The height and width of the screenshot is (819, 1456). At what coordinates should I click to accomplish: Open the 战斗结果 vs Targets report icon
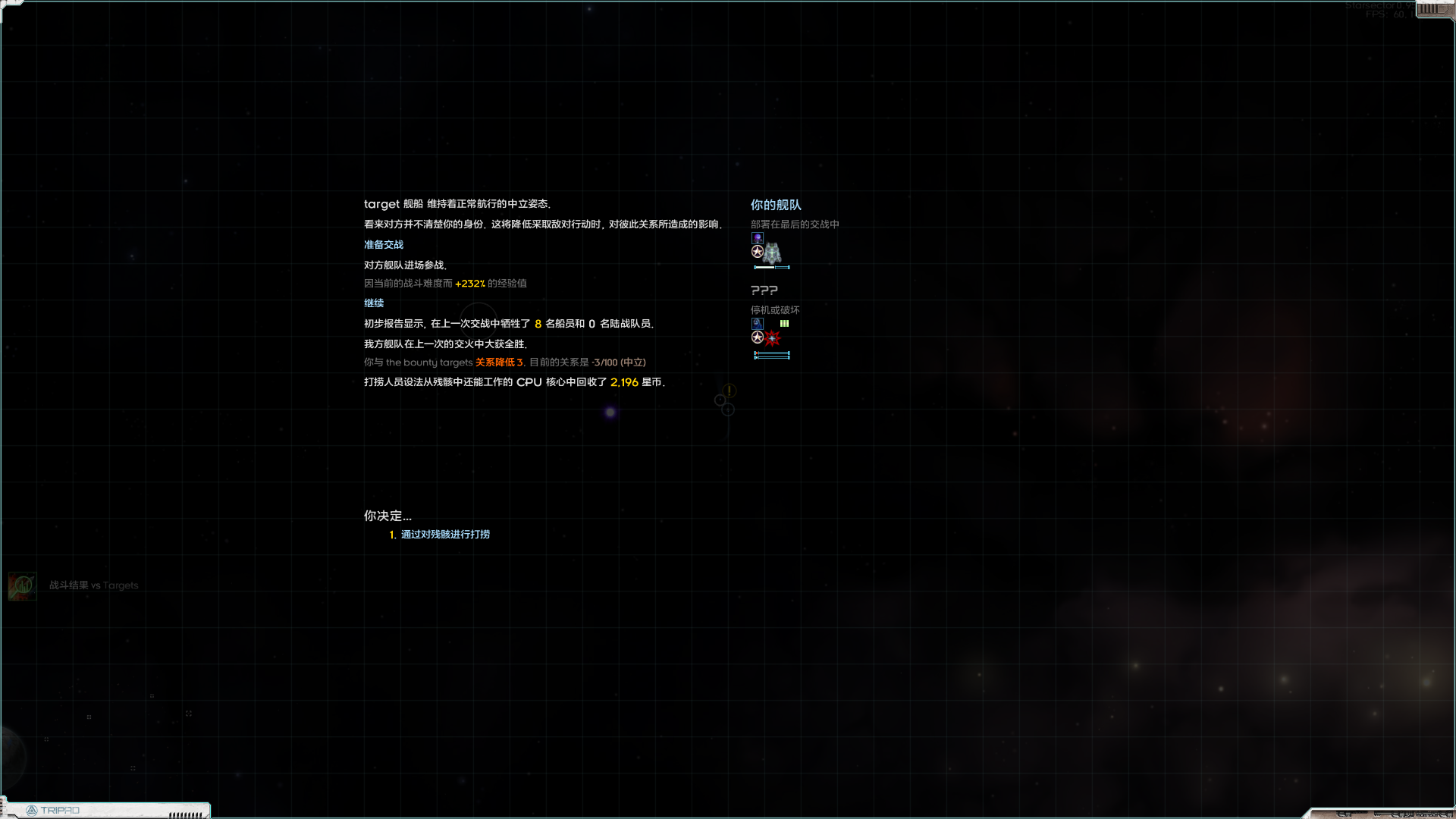[21, 585]
